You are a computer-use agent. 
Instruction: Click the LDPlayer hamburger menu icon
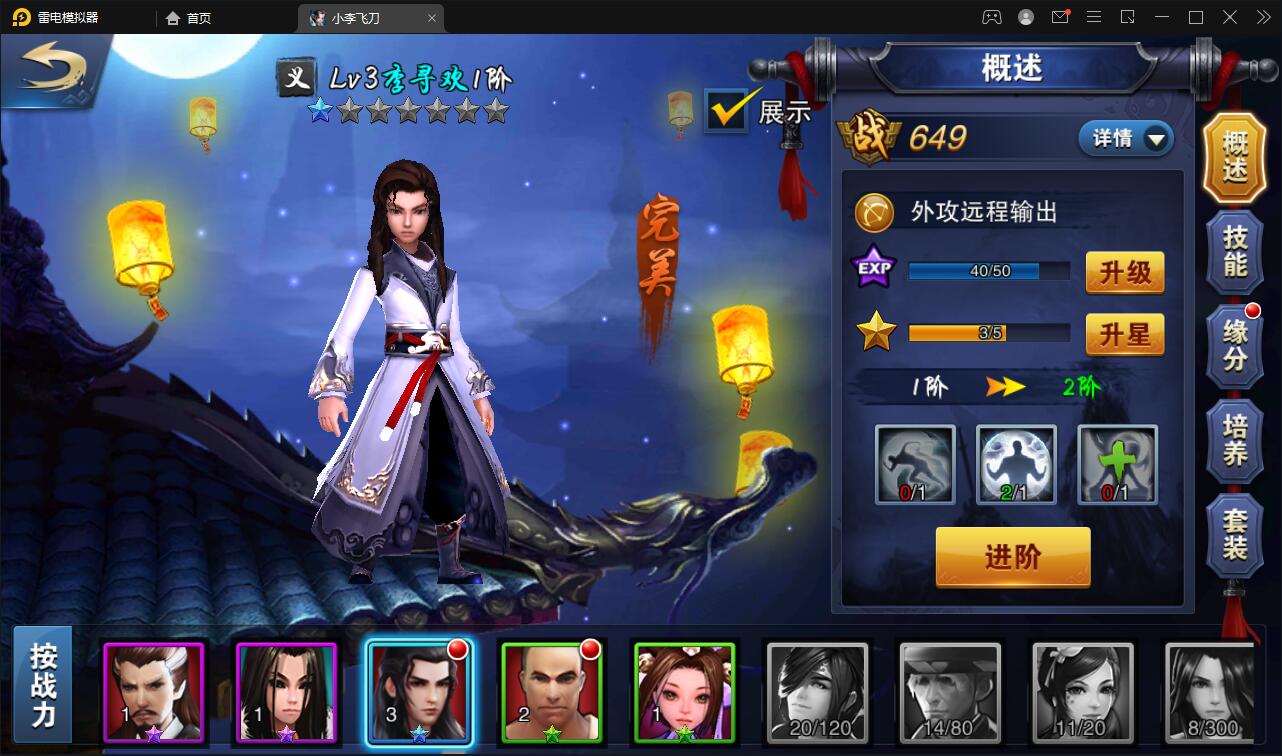[1094, 17]
